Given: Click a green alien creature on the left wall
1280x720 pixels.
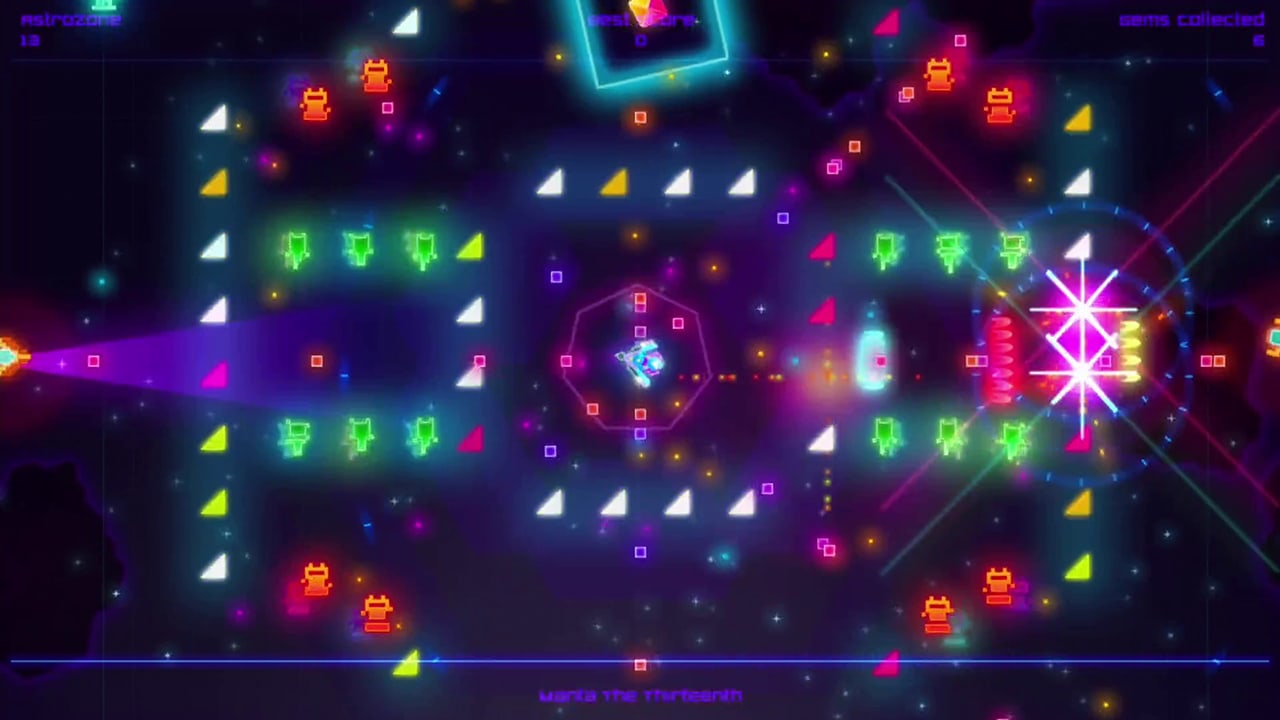Looking at the screenshot, I should click(x=296, y=250).
